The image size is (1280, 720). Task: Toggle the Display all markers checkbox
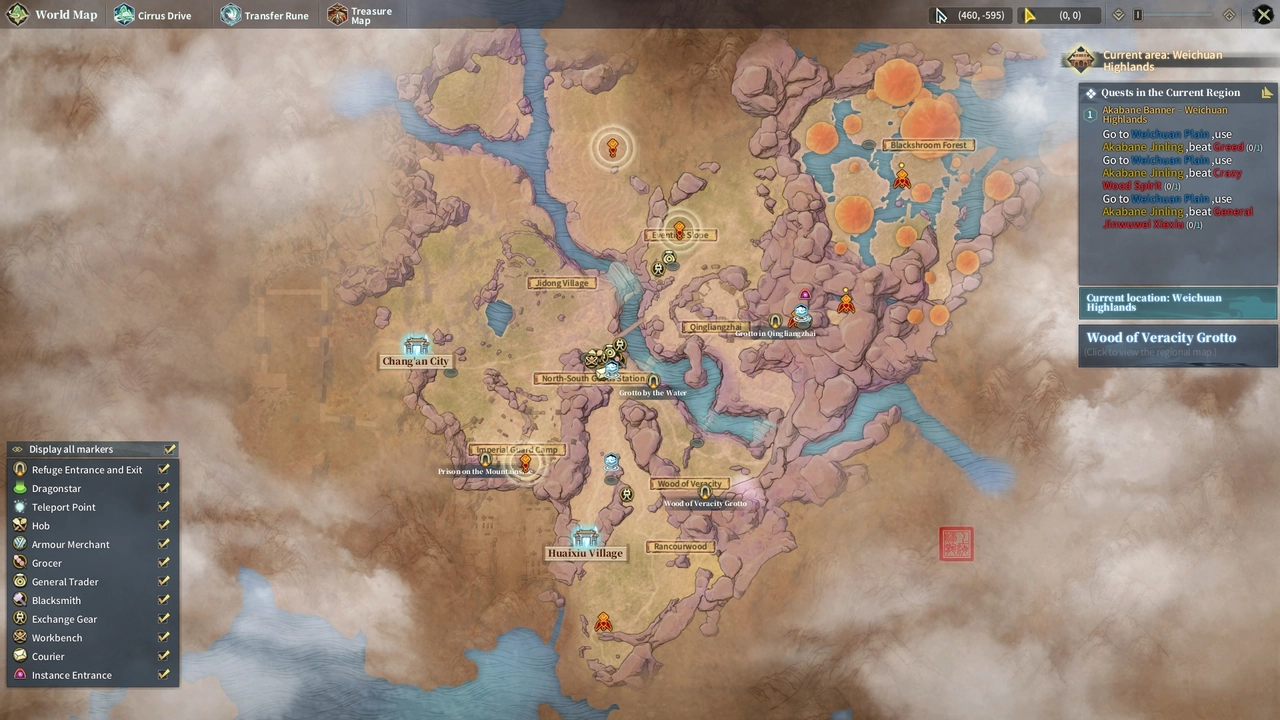tap(170, 449)
